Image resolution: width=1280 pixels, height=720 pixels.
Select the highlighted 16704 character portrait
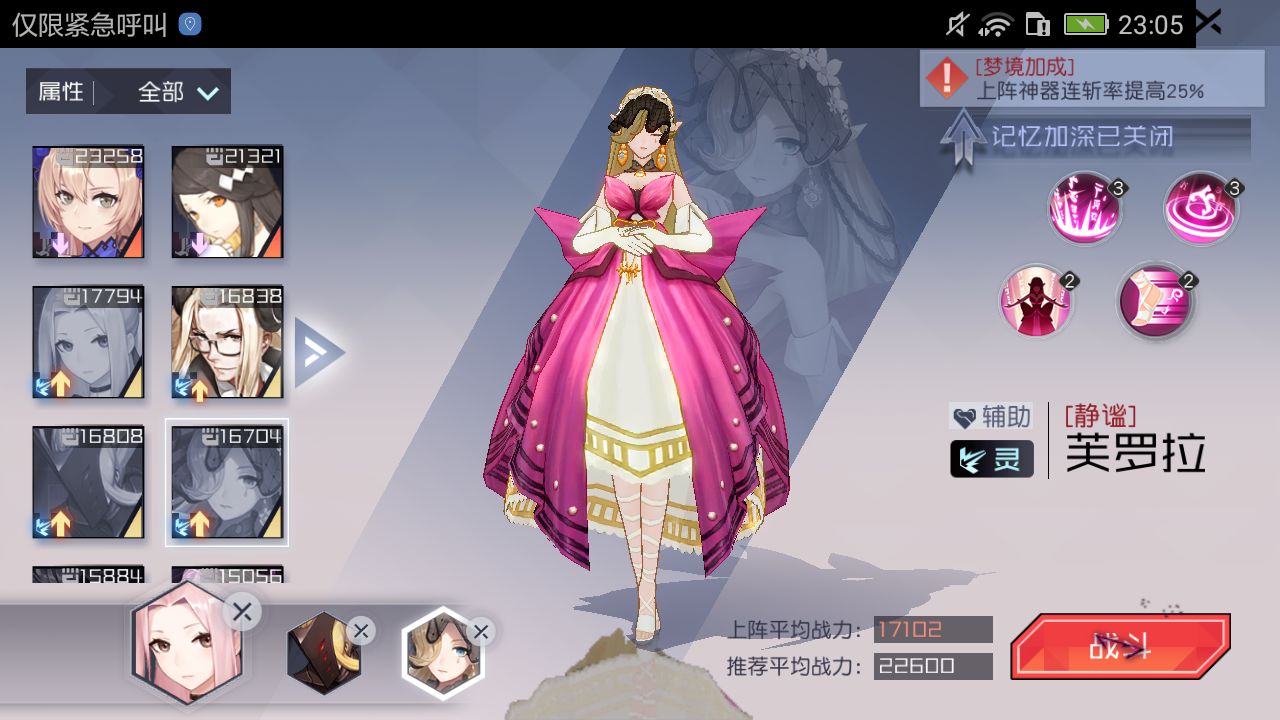(227, 483)
